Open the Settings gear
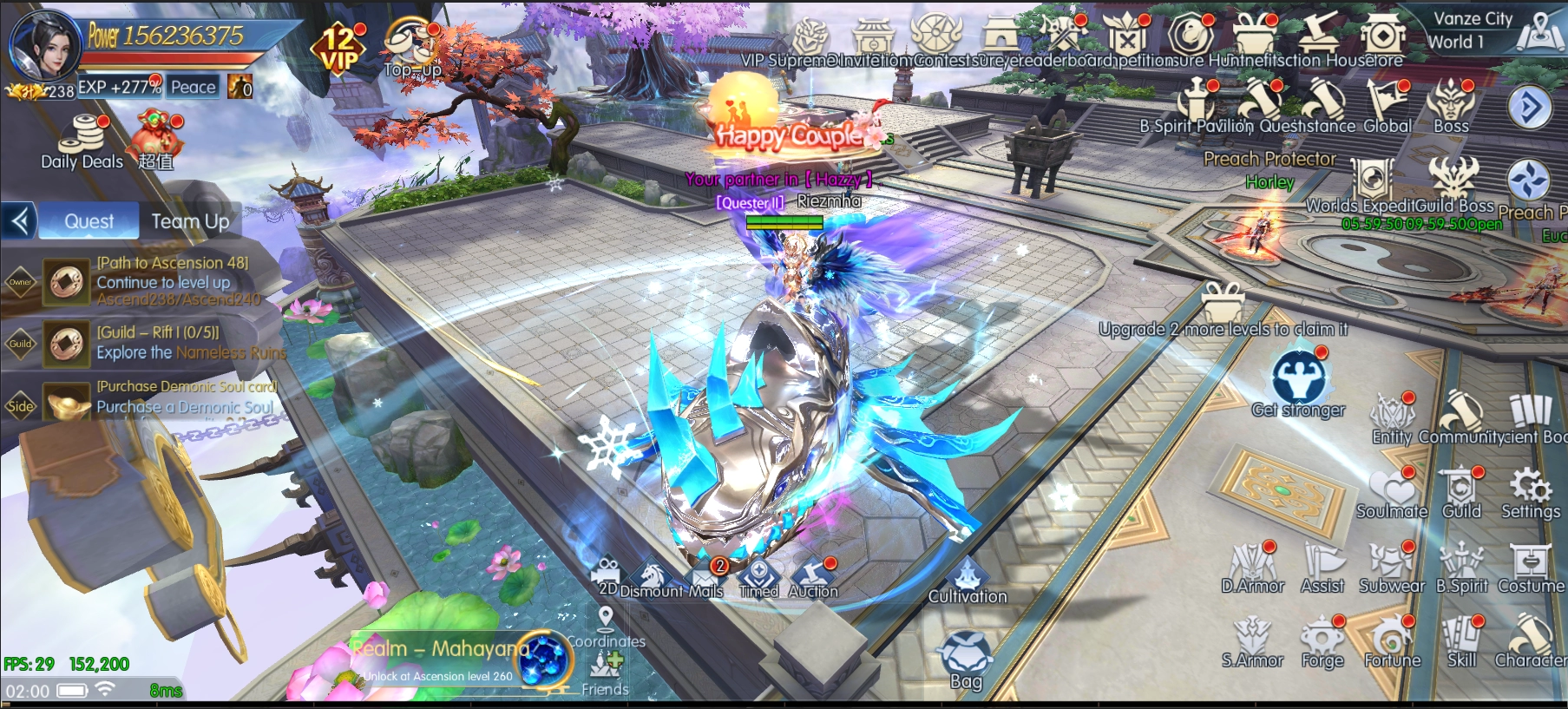The width and height of the screenshot is (1568, 709). (x=1531, y=492)
